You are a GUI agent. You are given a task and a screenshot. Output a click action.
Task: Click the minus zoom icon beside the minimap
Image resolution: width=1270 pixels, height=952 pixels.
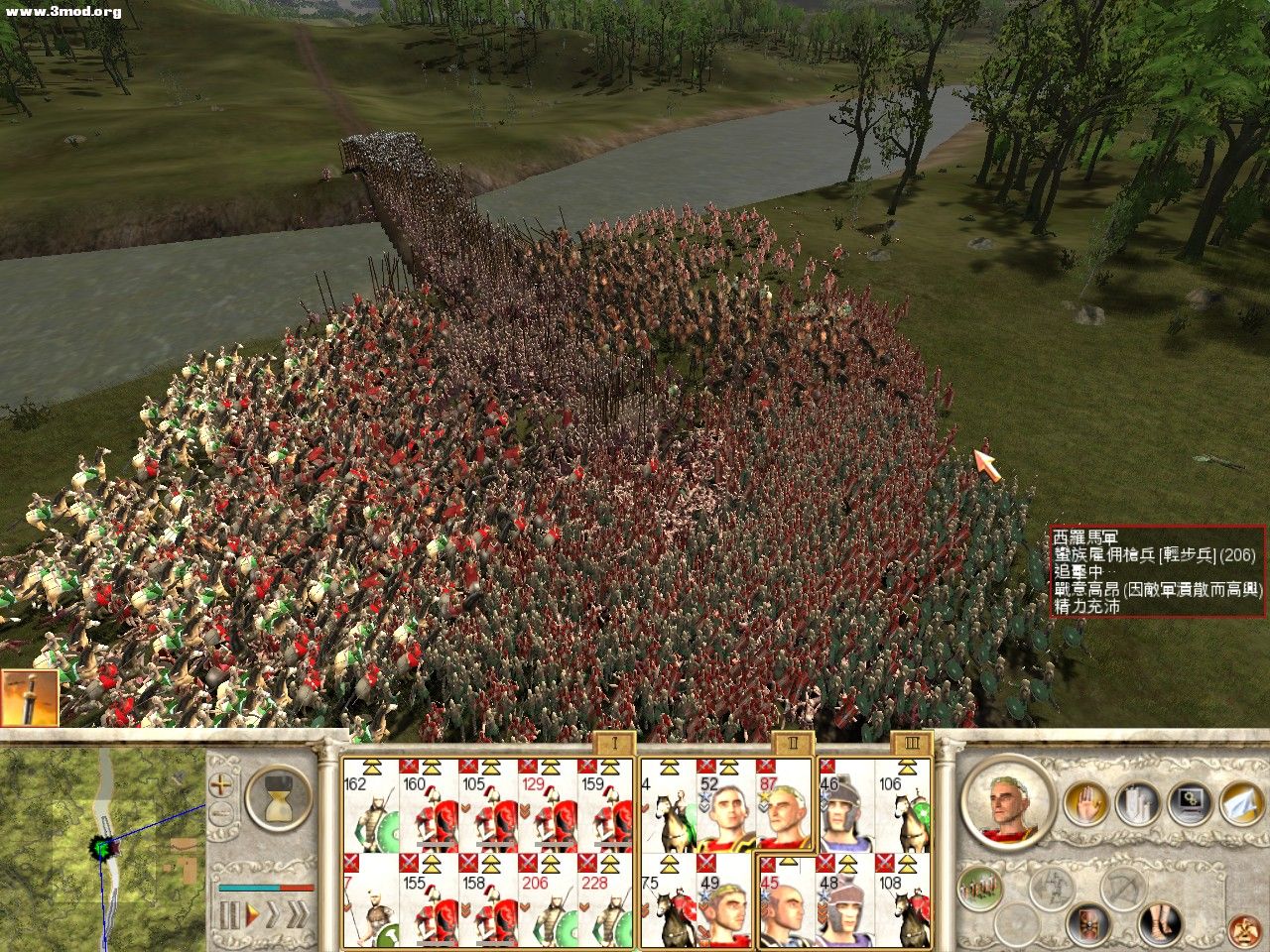[x=220, y=812]
